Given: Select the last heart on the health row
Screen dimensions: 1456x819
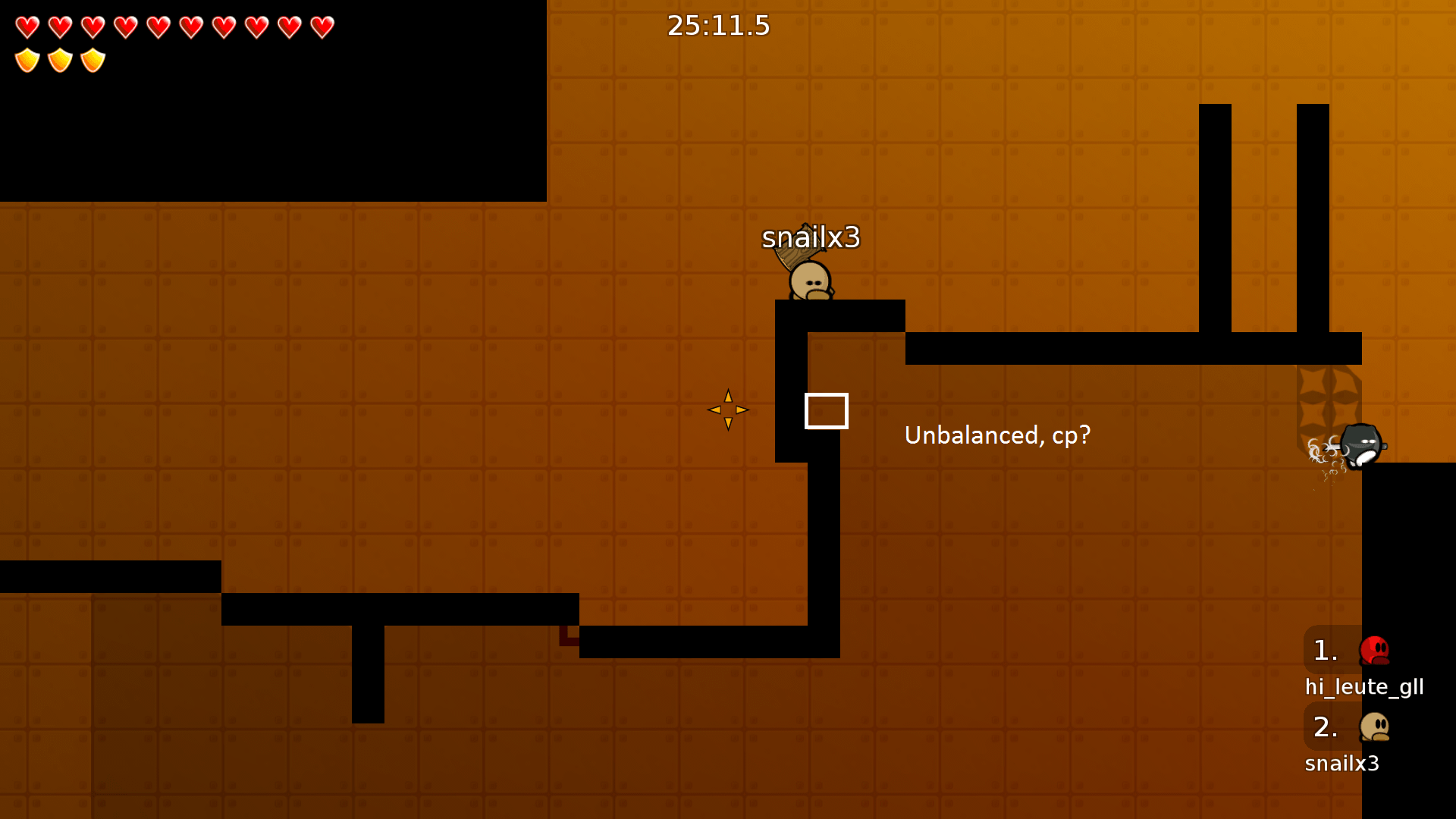Looking at the screenshot, I should (x=322, y=27).
